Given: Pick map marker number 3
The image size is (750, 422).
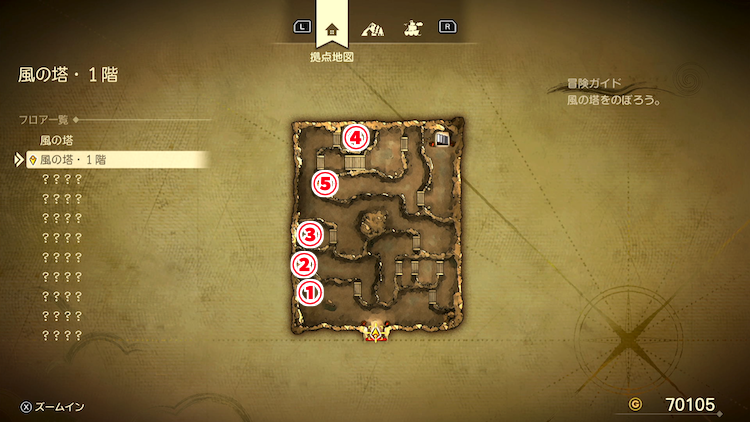Looking at the screenshot, I should pyautogui.click(x=310, y=235).
